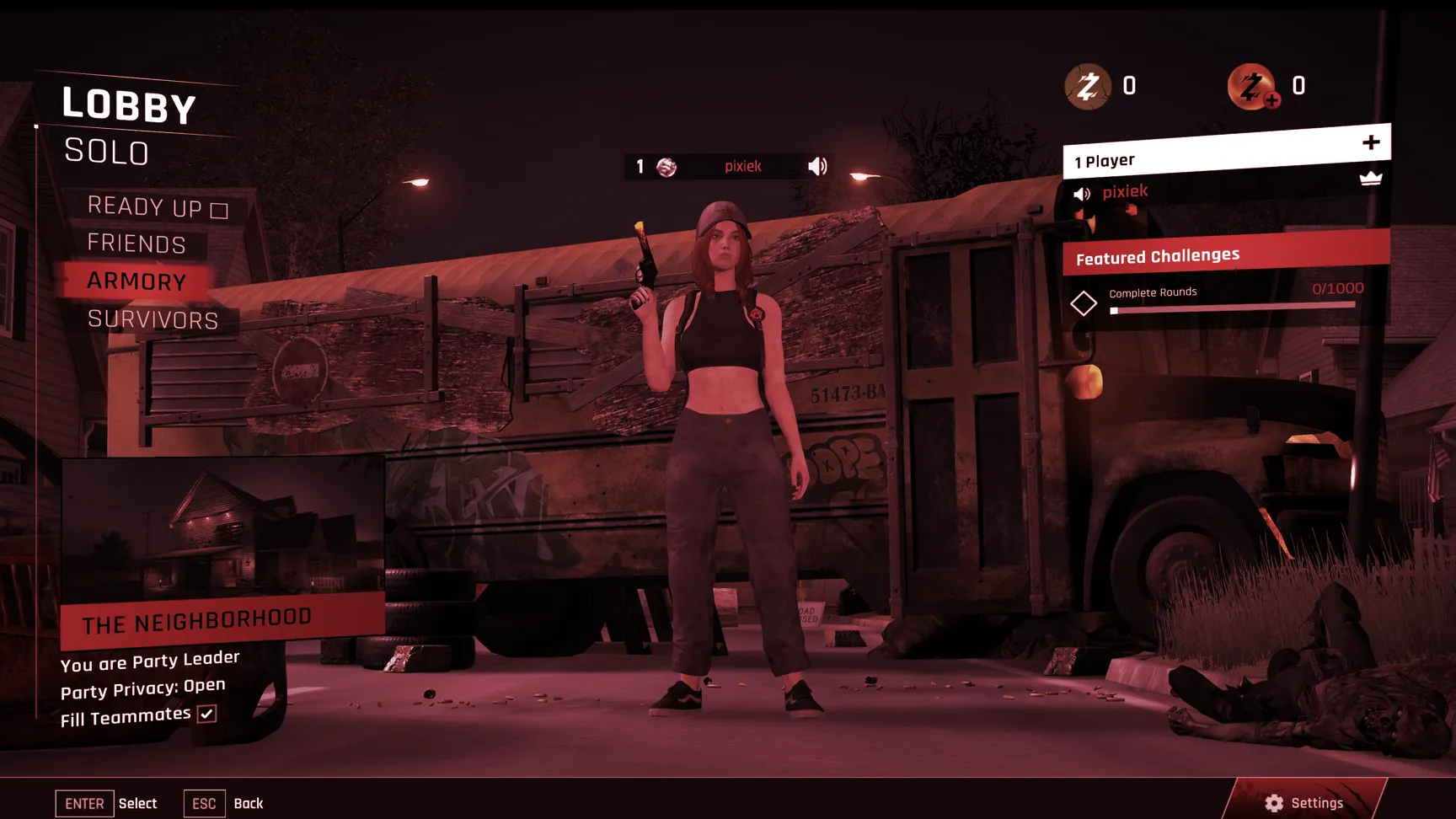Image resolution: width=1456 pixels, height=819 pixels.
Task: View the Complete Rounds challenge
Action: (1153, 293)
